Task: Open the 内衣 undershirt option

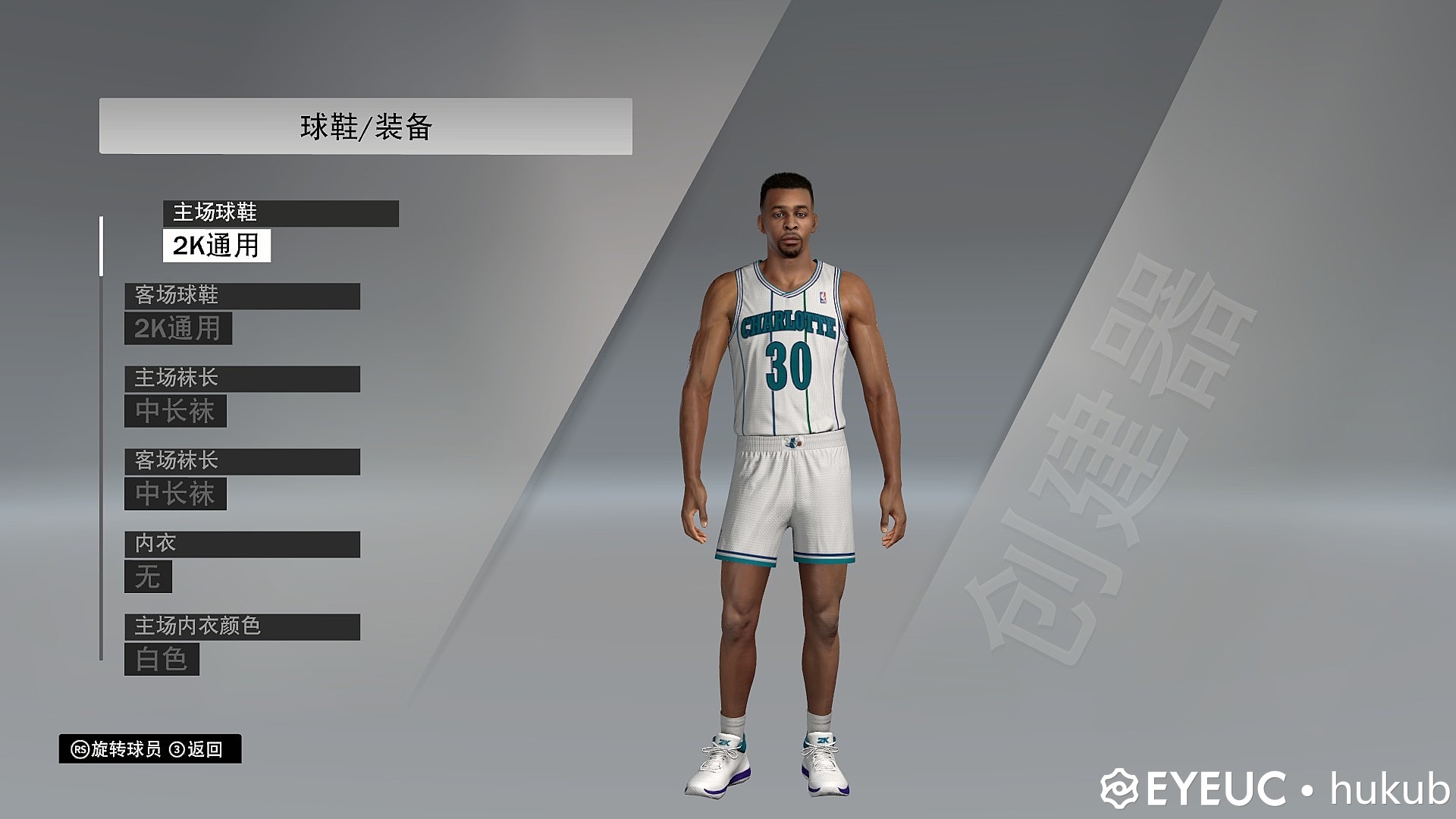Action: click(242, 544)
